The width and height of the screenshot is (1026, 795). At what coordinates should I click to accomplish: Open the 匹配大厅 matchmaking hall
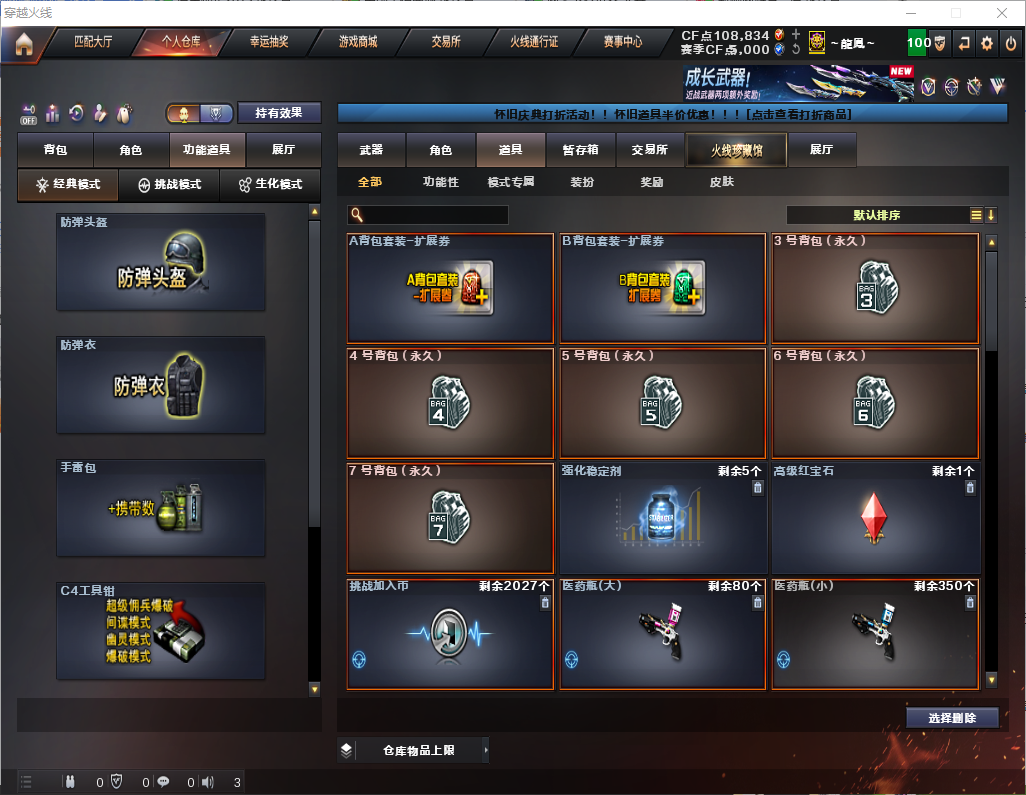(x=94, y=42)
